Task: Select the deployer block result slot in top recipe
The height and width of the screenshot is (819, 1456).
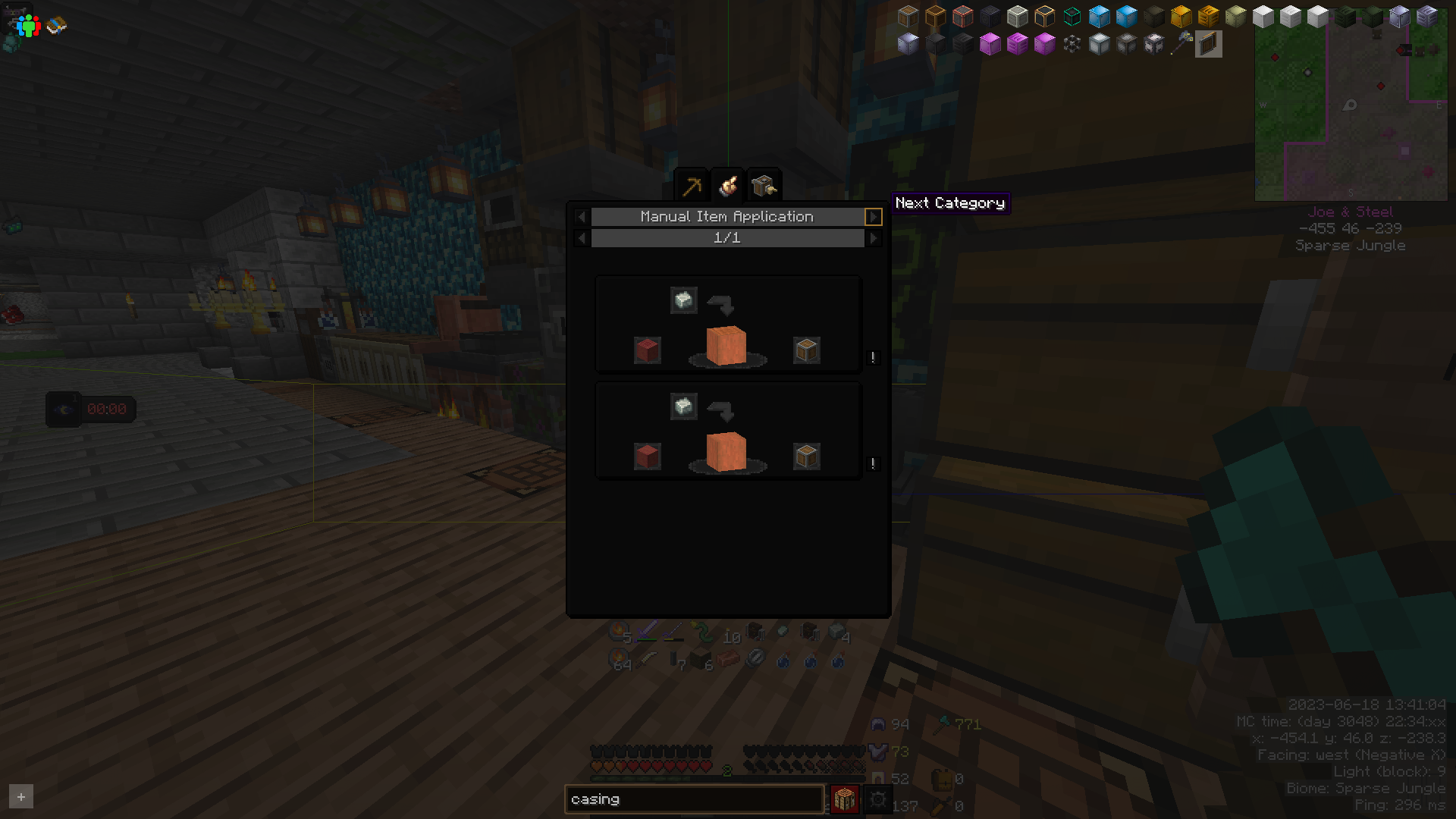Action: pos(806,350)
